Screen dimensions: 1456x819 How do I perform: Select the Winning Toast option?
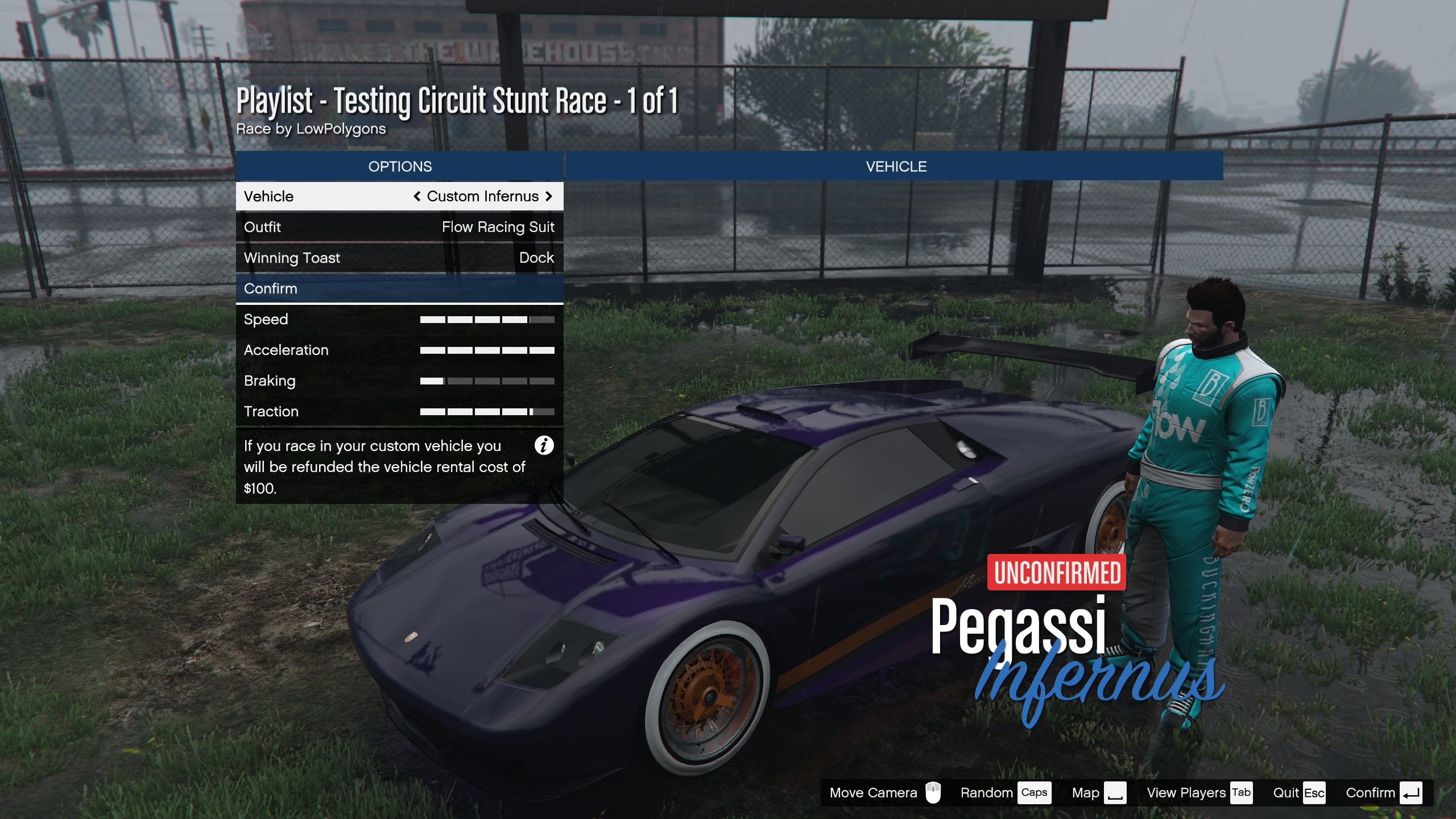(x=399, y=258)
